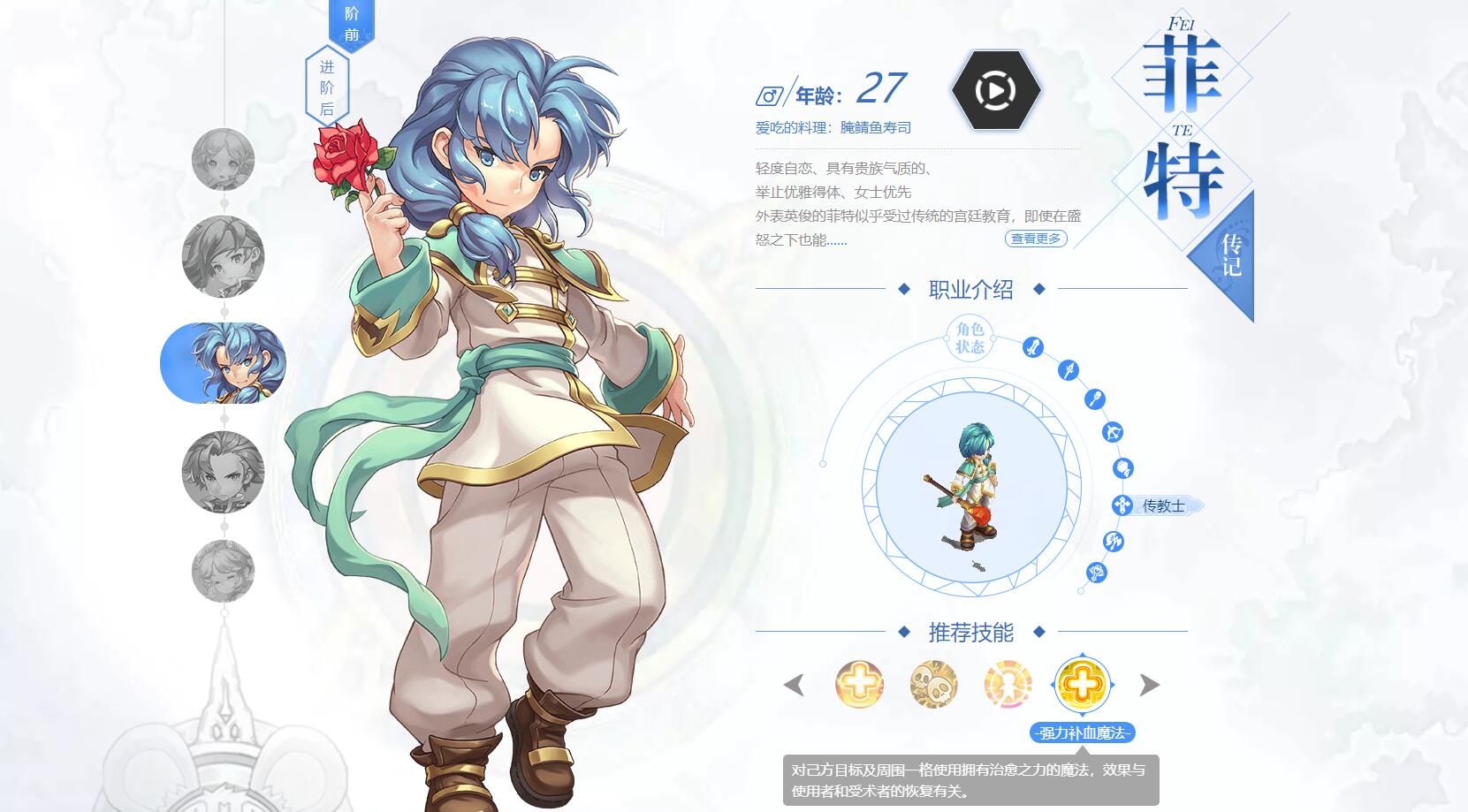Select the staff weapon class icon
Viewport: 1468px width, 812px height.
pyautogui.click(x=1095, y=398)
